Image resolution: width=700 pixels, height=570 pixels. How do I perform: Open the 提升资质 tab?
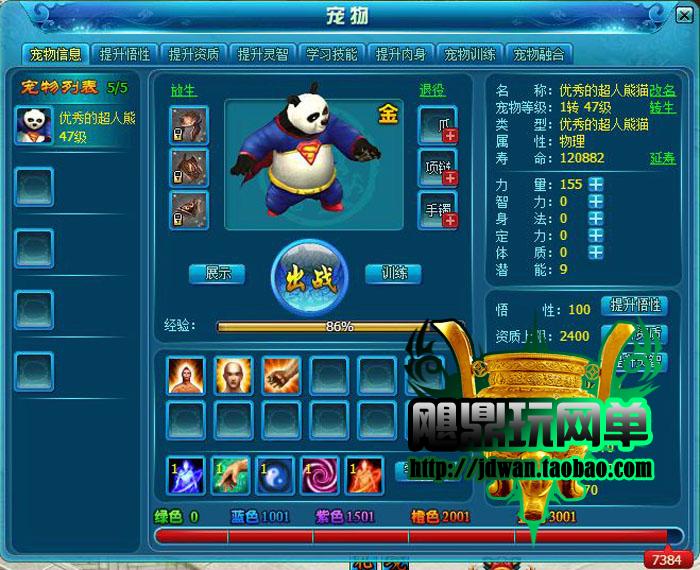[x=194, y=54]
